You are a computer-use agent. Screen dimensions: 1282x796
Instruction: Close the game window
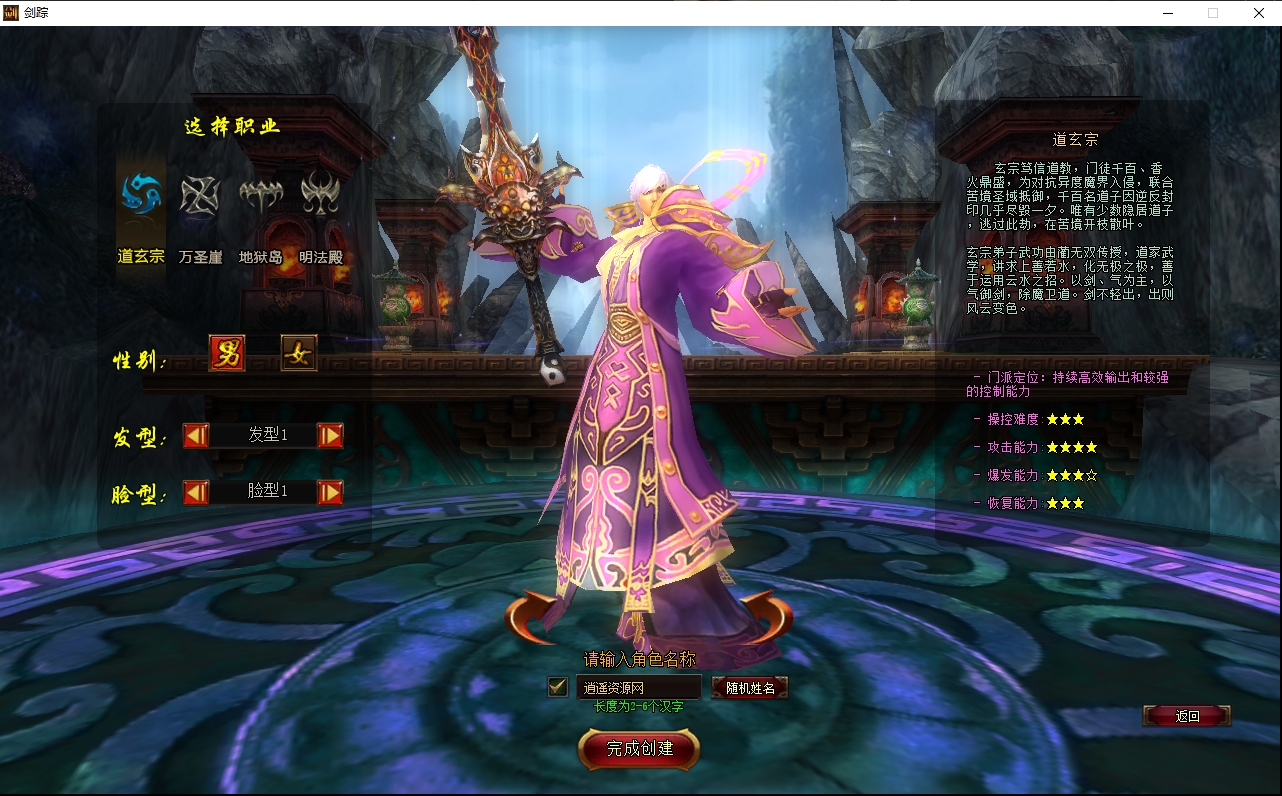(1259, 13)
